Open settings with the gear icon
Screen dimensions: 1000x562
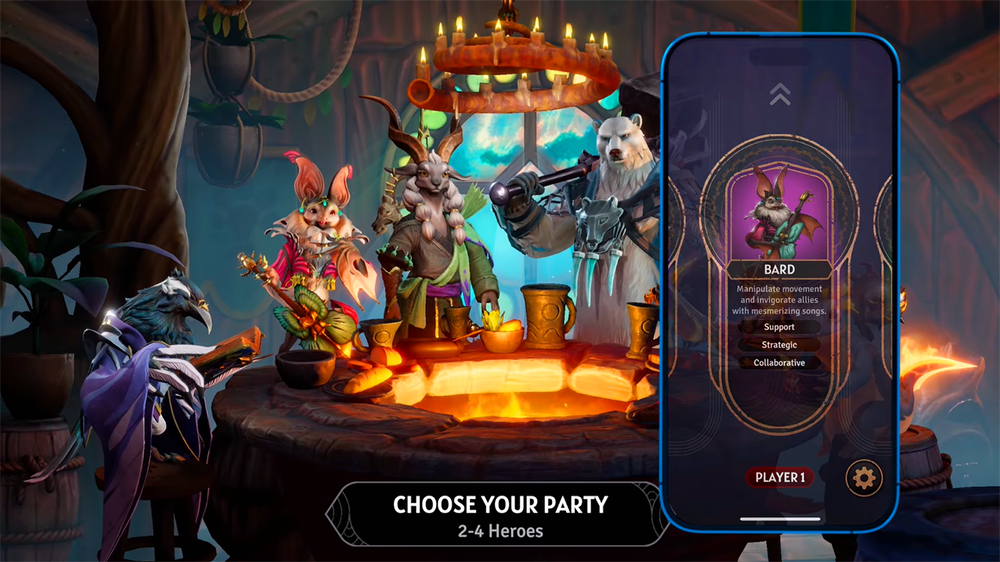(x=864, y=478)
